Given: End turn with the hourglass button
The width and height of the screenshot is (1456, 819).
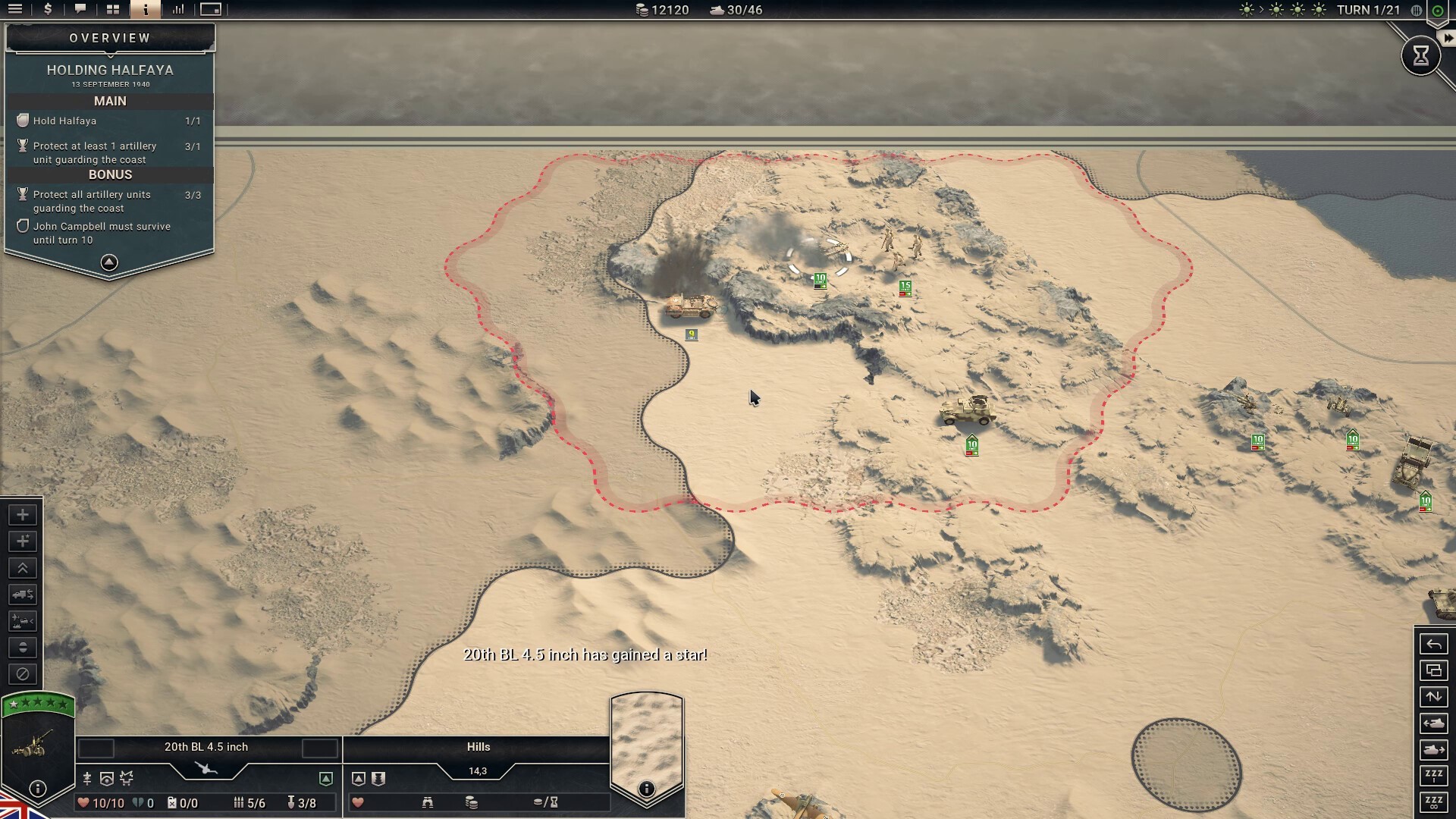Looking at the screenshot, I should [1420, 55].
